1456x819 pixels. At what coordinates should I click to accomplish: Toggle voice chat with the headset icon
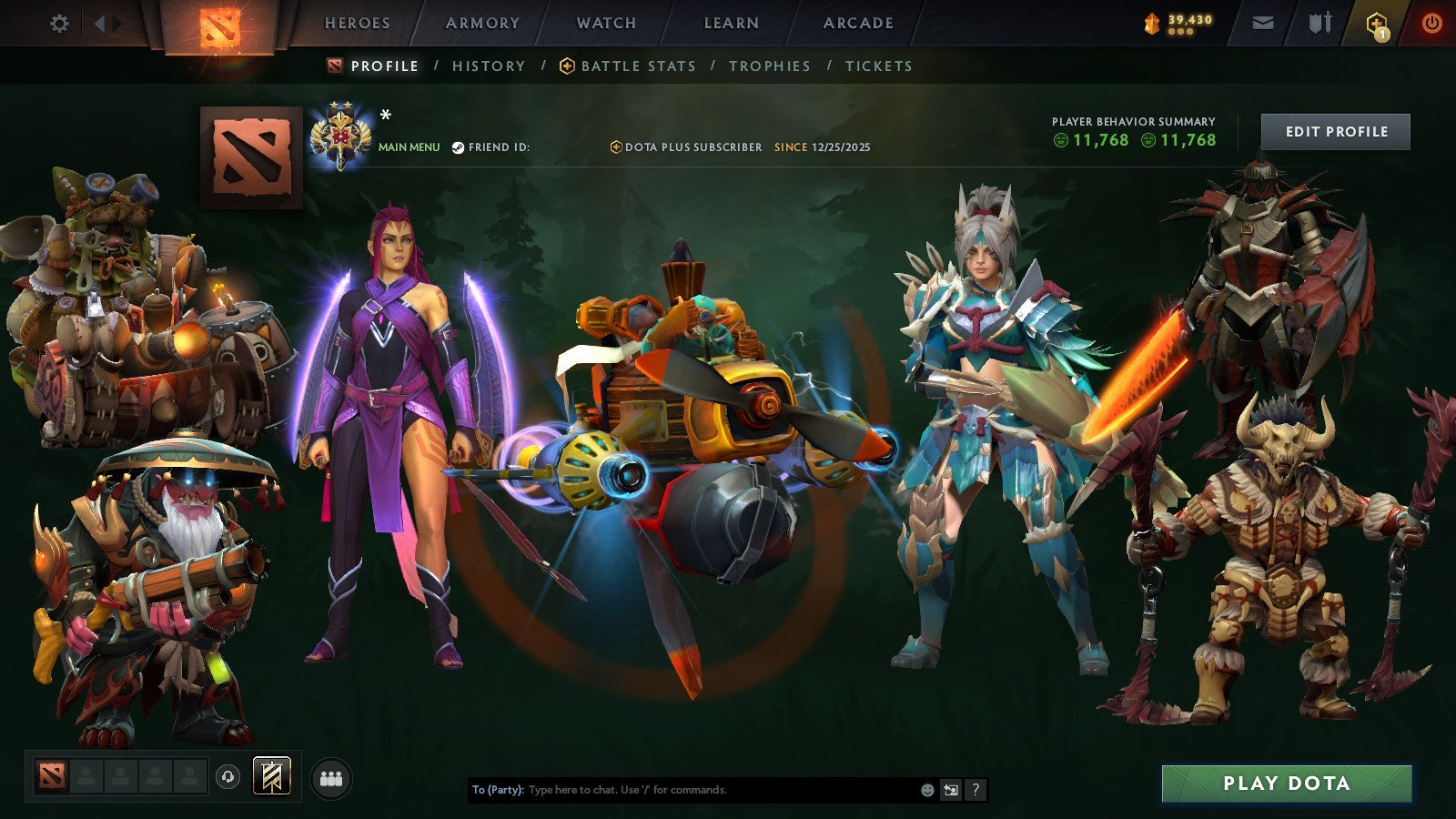tap(227, 776)
